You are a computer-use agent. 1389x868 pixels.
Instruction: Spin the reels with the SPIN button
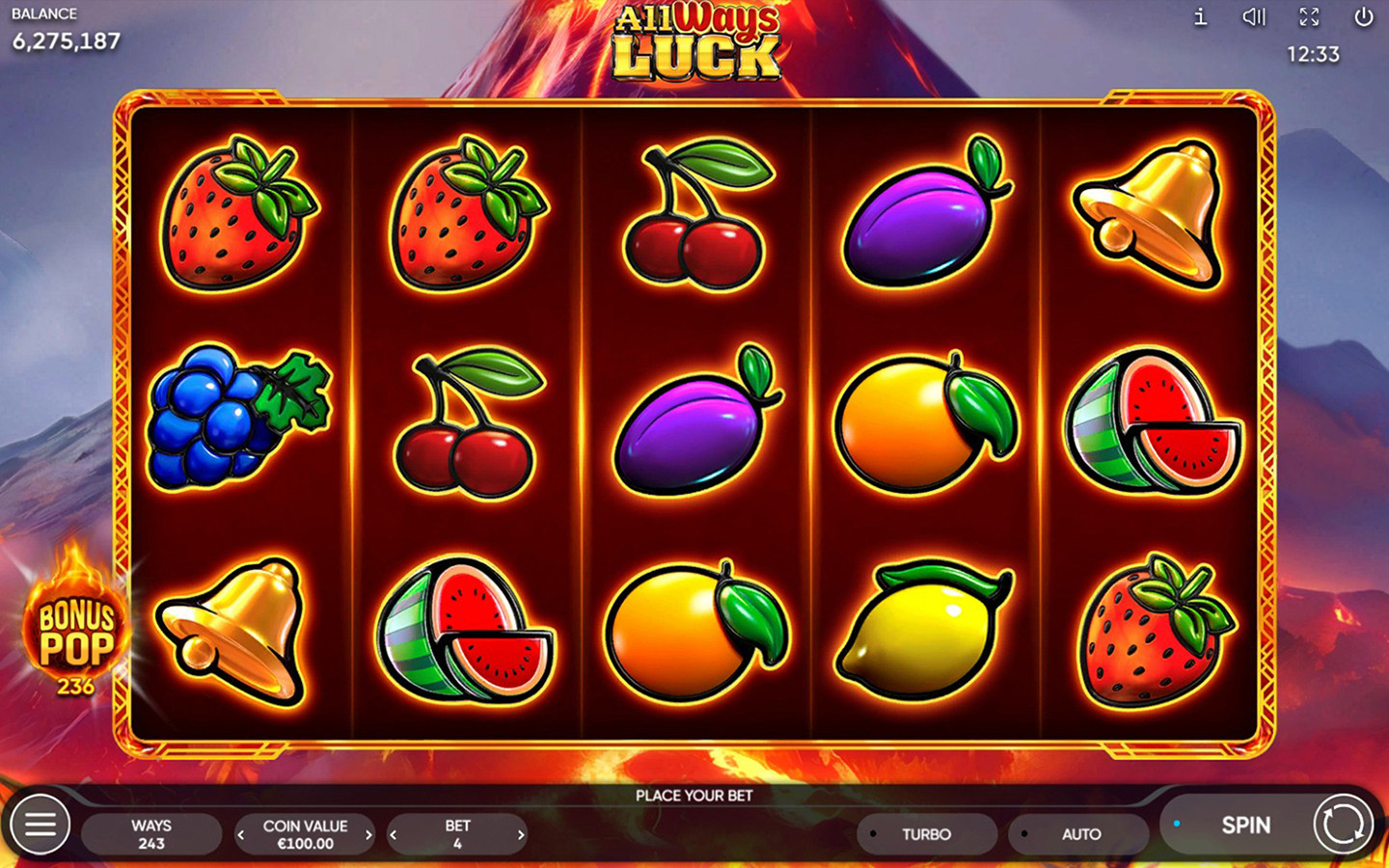[x=1246, y=826]
